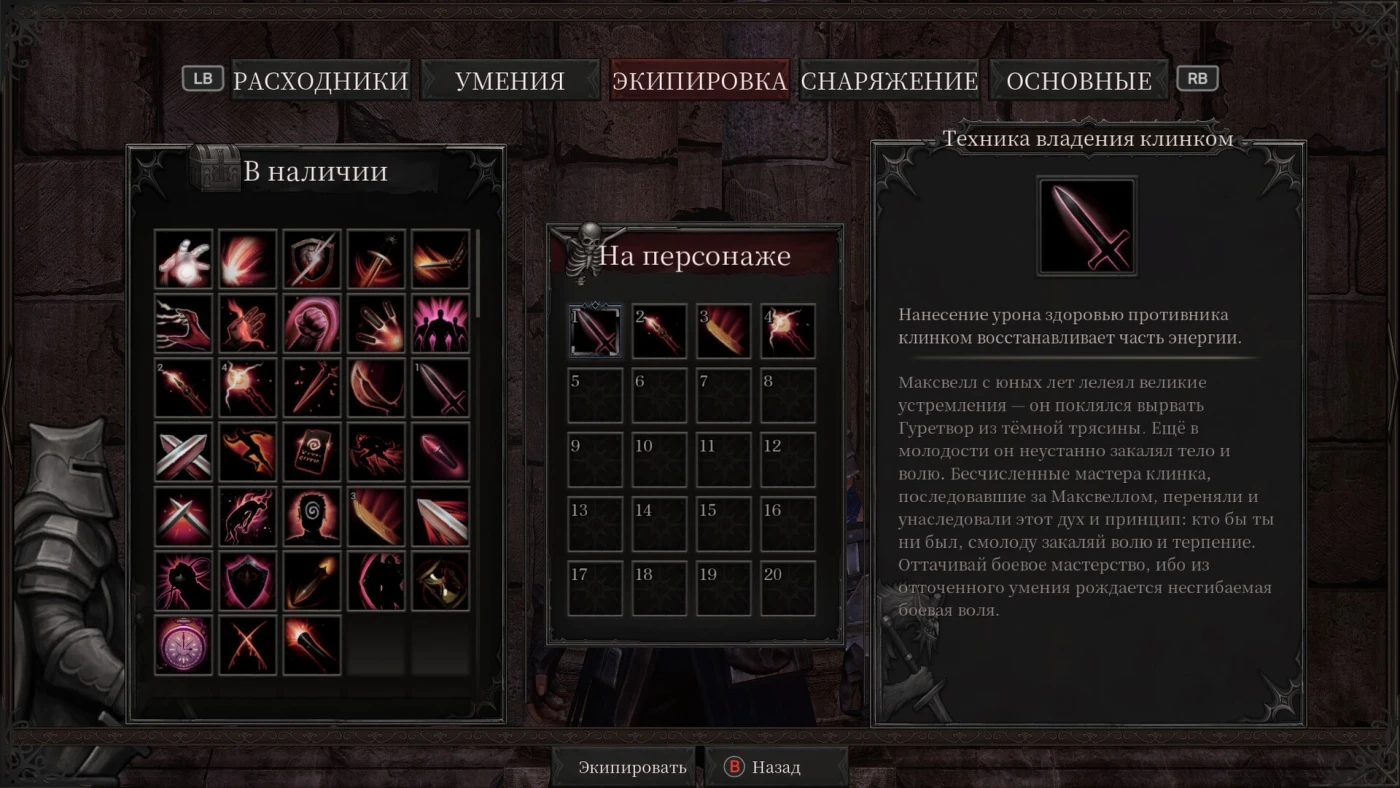Click the Назад button

tap(776, 768)
